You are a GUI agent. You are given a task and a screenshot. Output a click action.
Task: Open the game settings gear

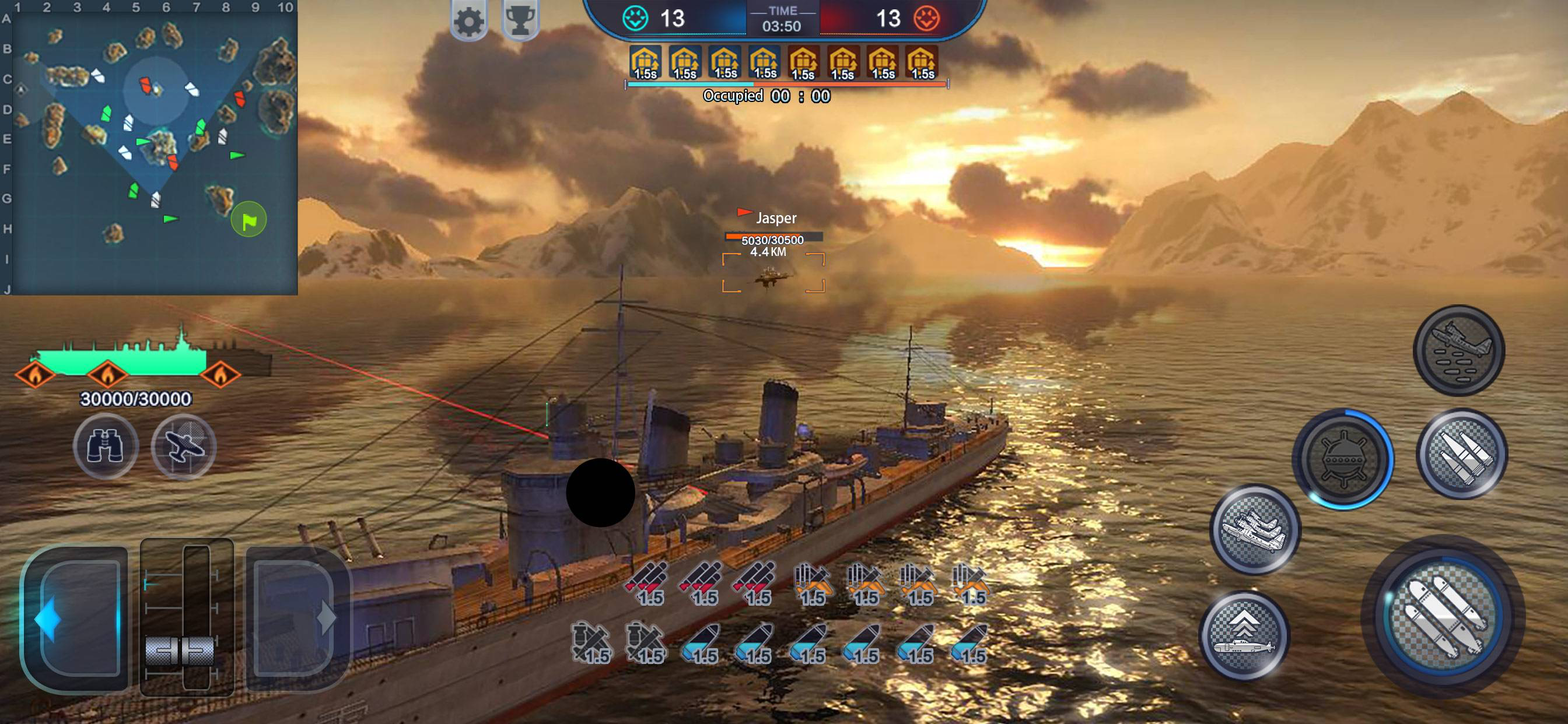(x=468, y=19)
